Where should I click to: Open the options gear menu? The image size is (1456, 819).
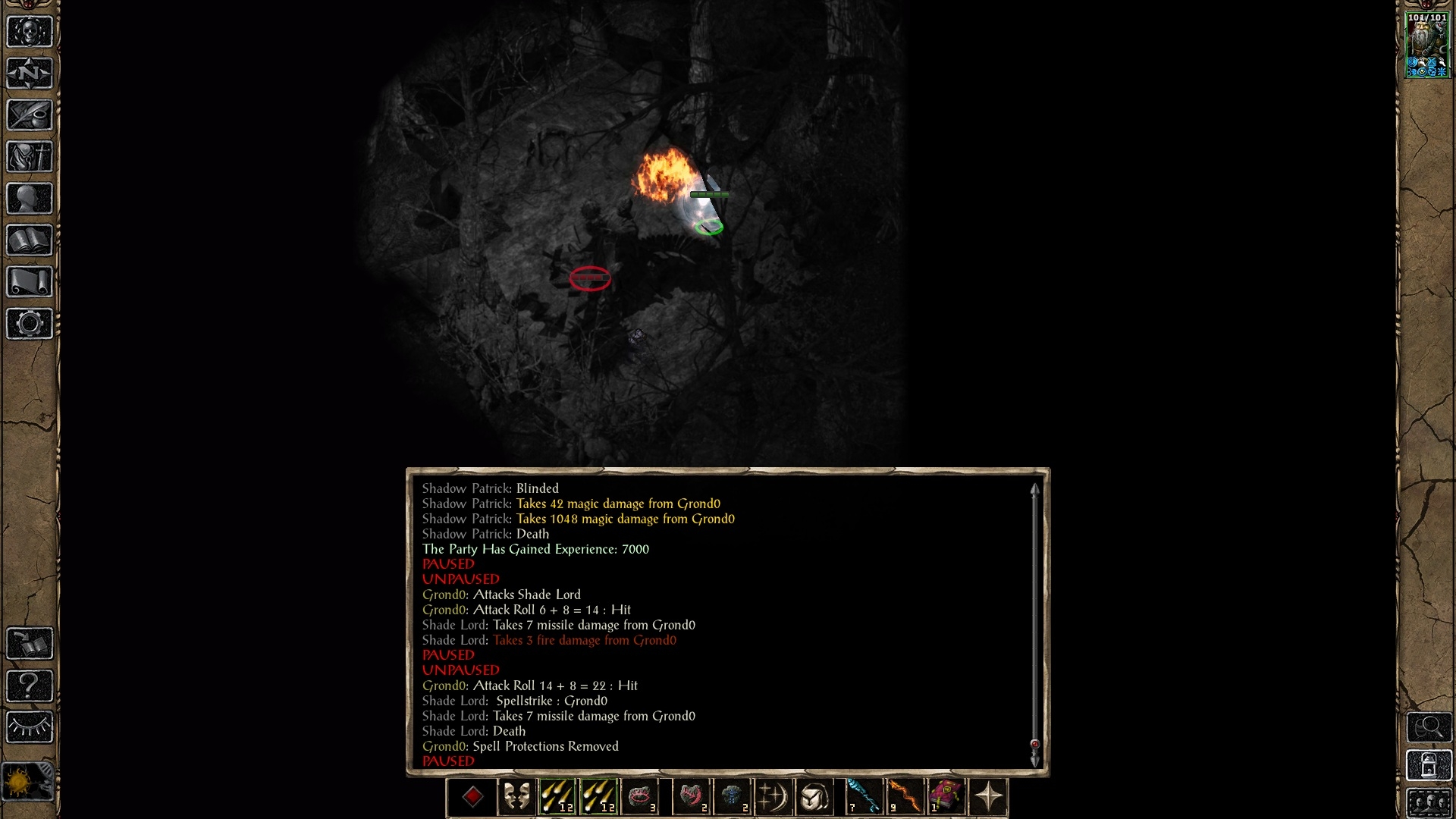[x=30, y=324]
